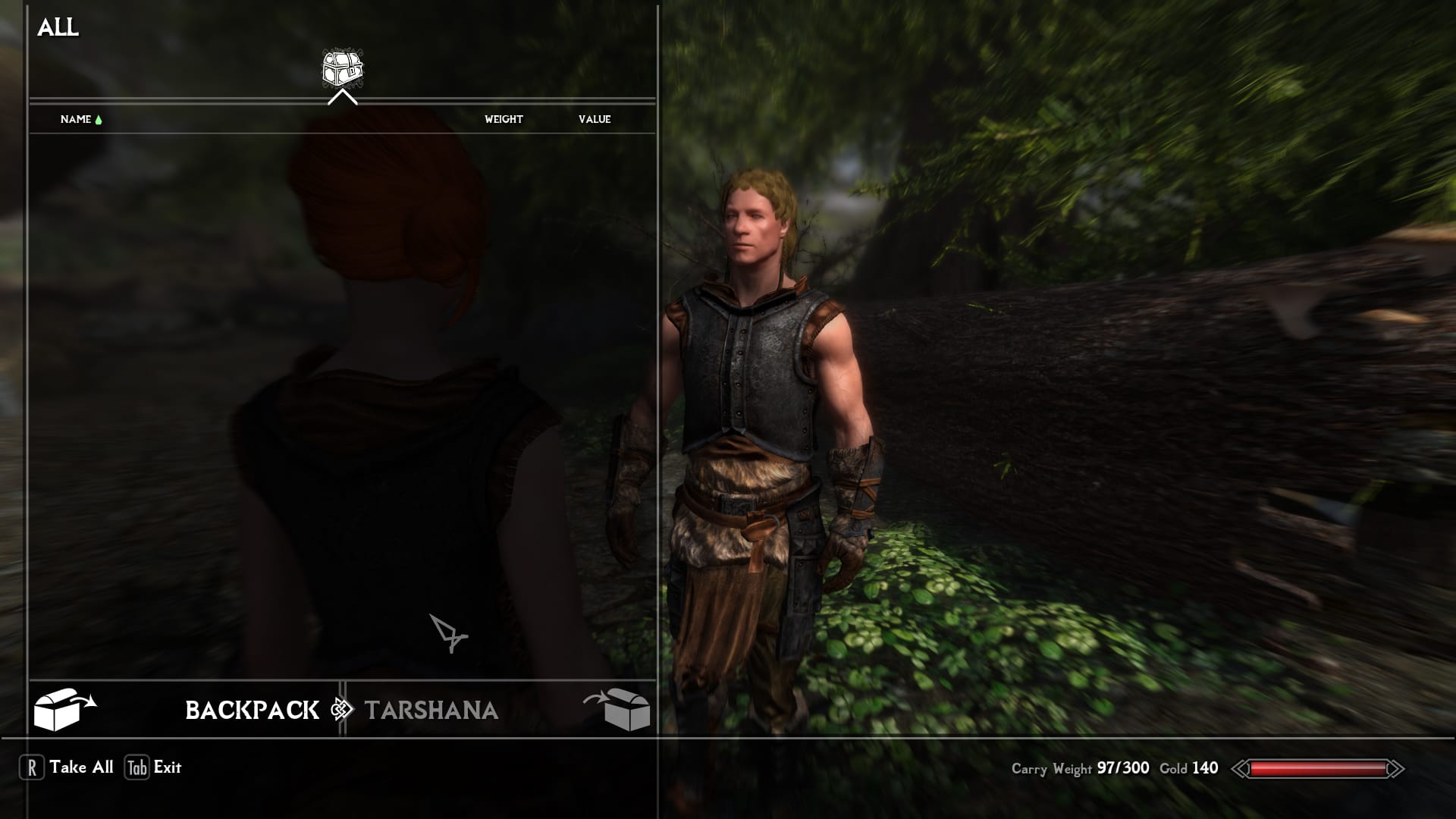Sort items by Name column

[x=76, y=119]
